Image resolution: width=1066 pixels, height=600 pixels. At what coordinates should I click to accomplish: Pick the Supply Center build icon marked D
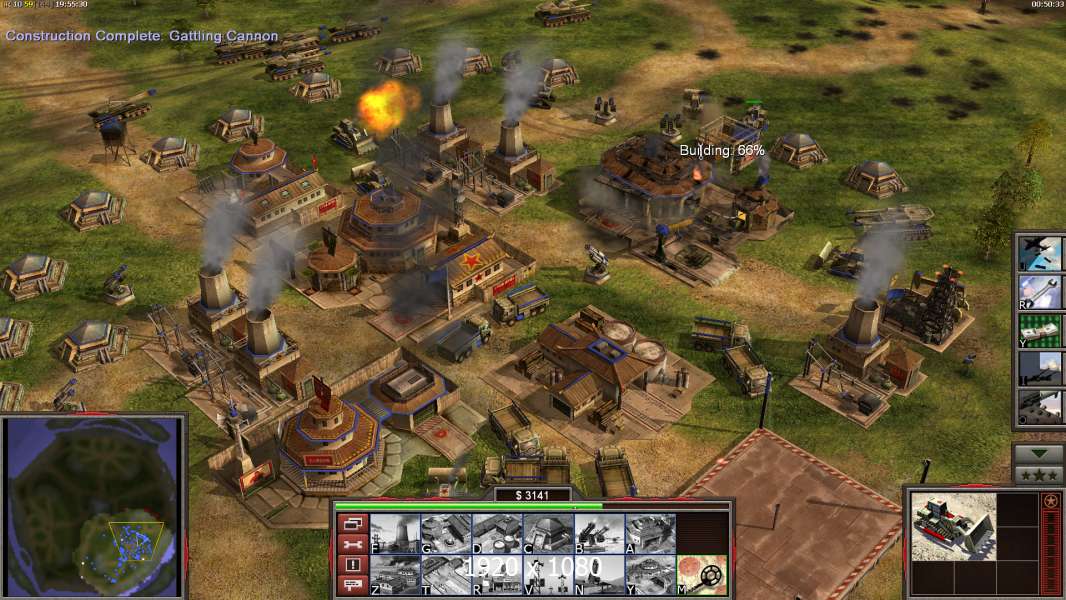pyautogui.click(x=497, y=533)
